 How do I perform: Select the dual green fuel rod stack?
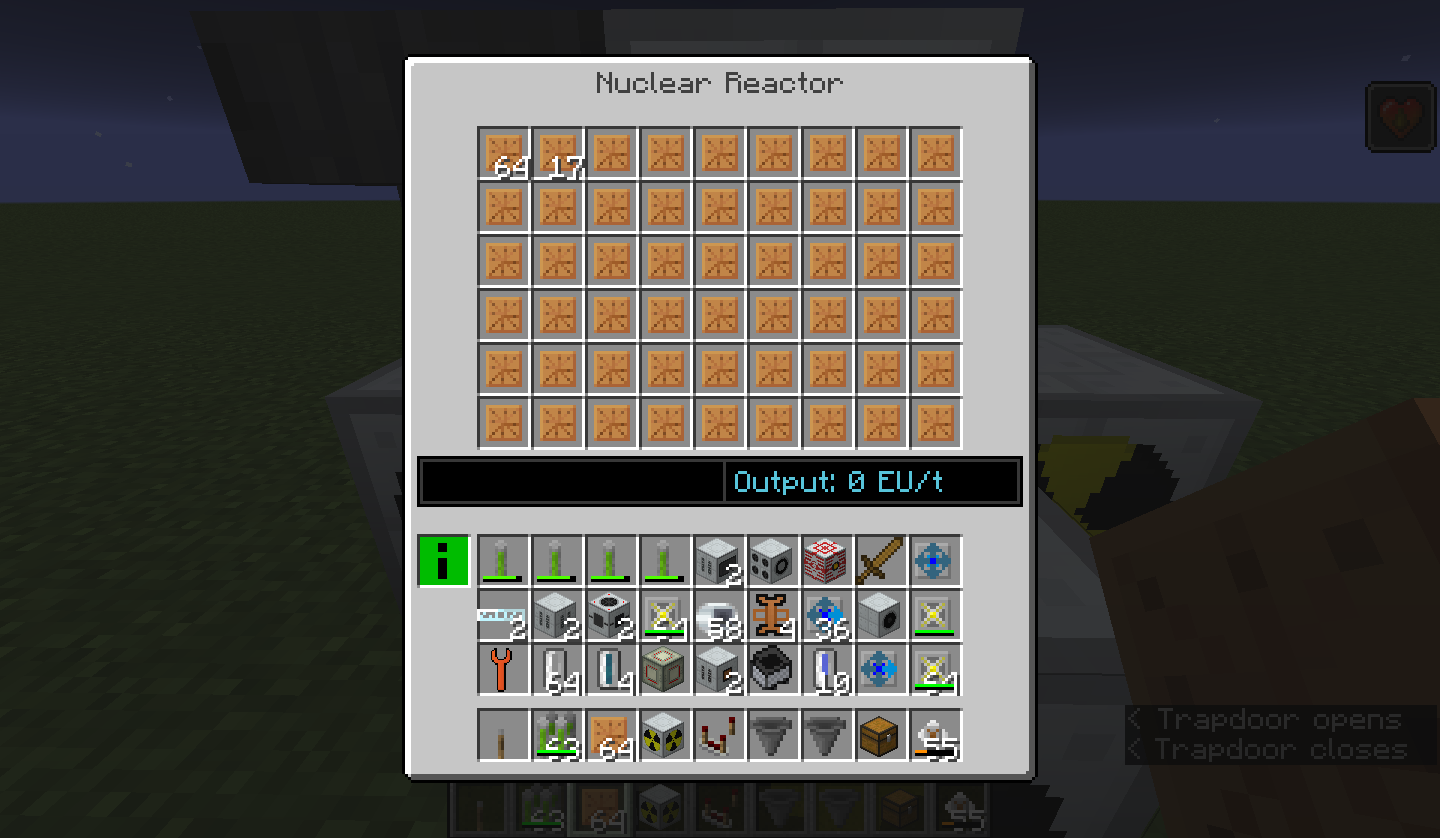557,735
